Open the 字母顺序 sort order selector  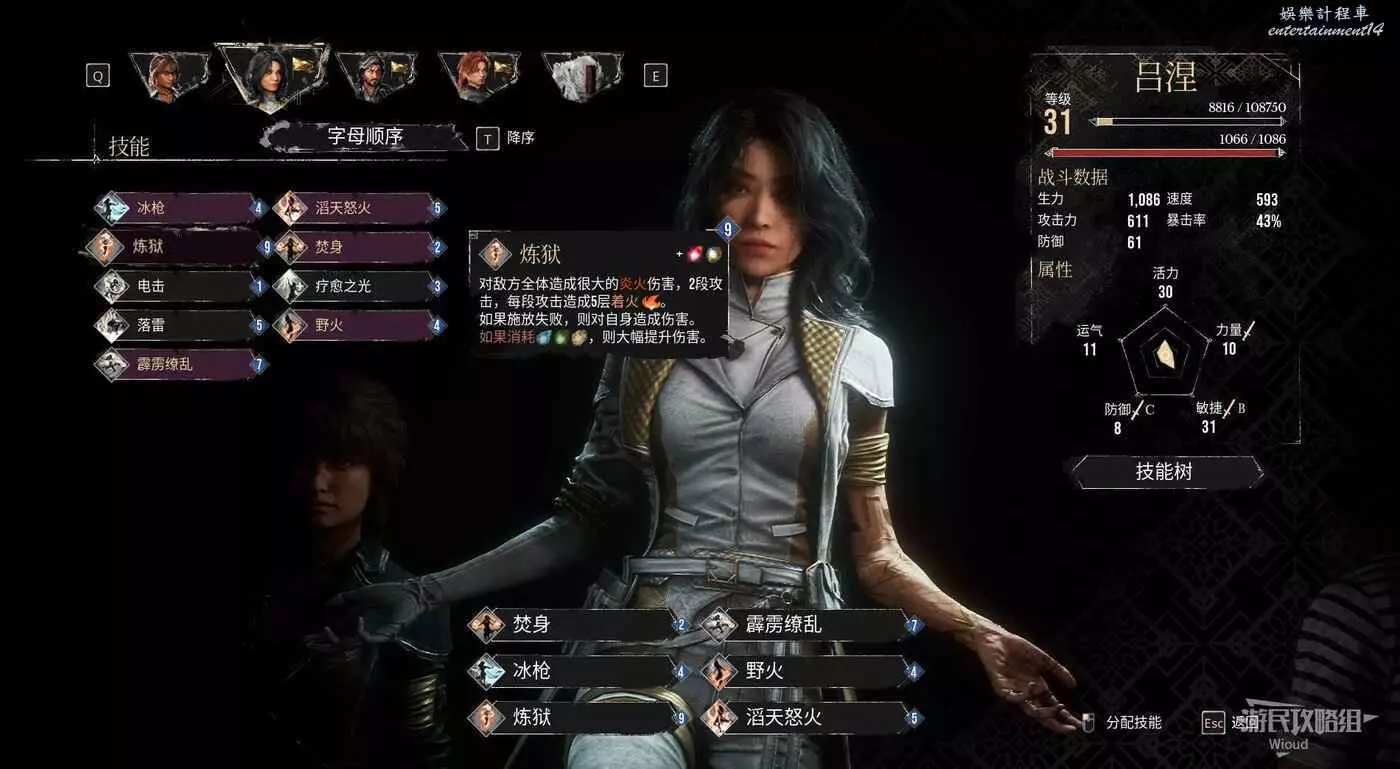click(x=364, y=137)
